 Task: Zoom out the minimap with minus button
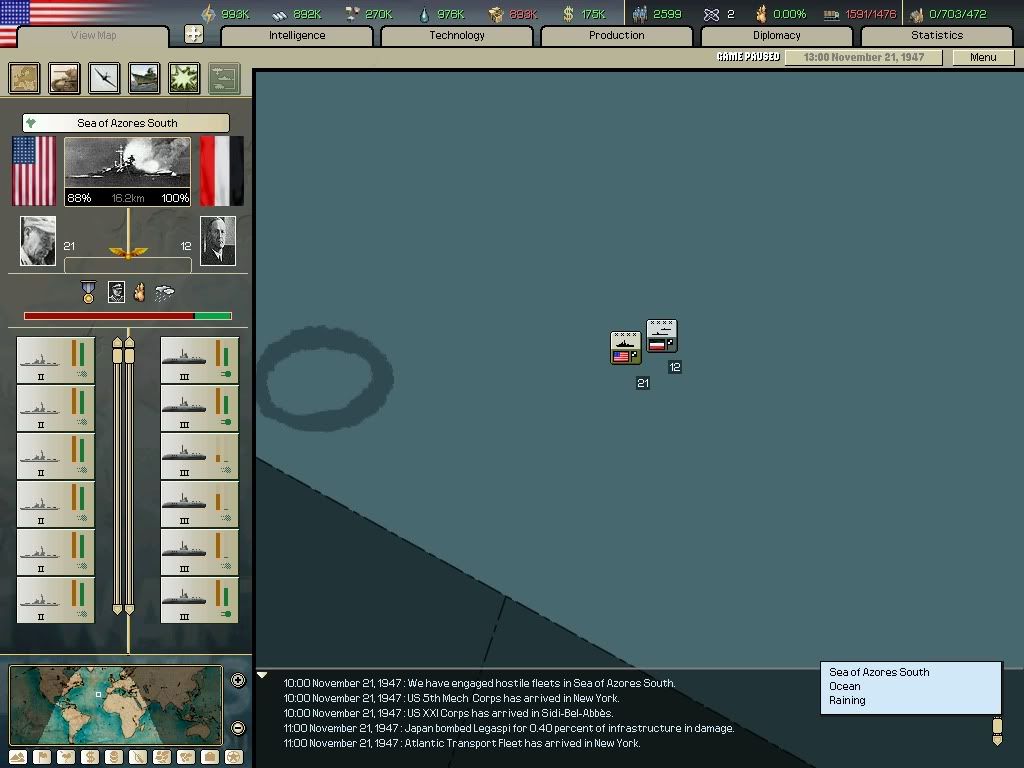[x=238, y=728]
